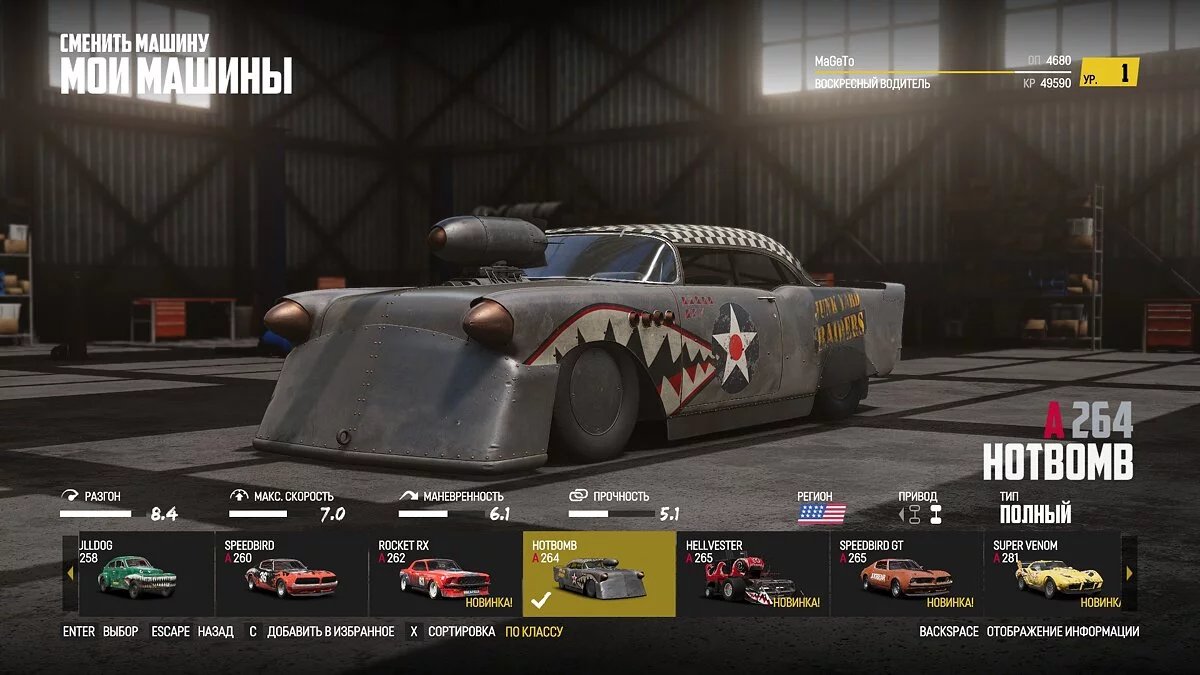
Task: Select the Bulldog car thumbnail
Action: pyautogui.click(x=137, y=575)
